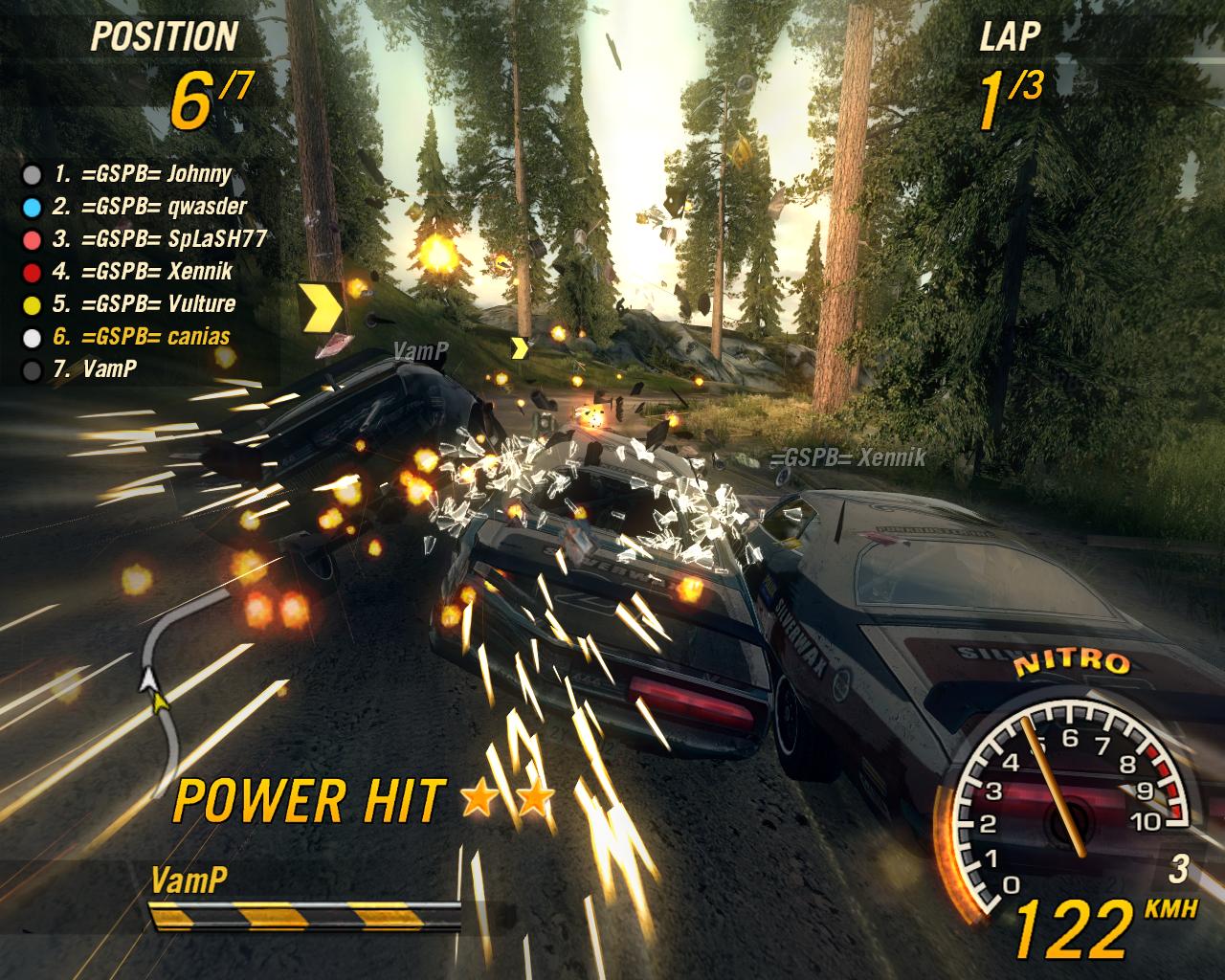Pick =GSPB= Vulture from the racer list
This screenshot has width=1225, height=980.
(x=145, y=304)
